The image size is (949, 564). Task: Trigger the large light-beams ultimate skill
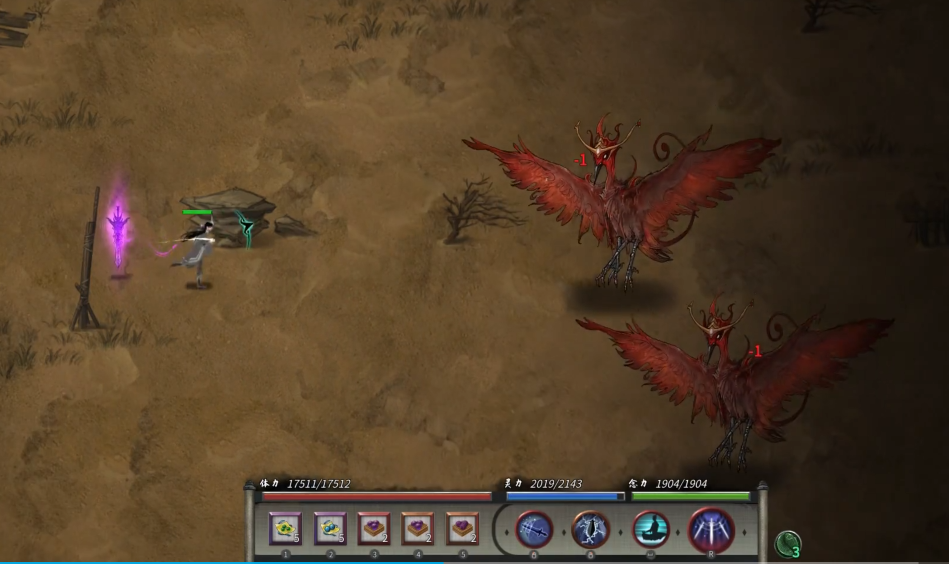click(711, 529)
